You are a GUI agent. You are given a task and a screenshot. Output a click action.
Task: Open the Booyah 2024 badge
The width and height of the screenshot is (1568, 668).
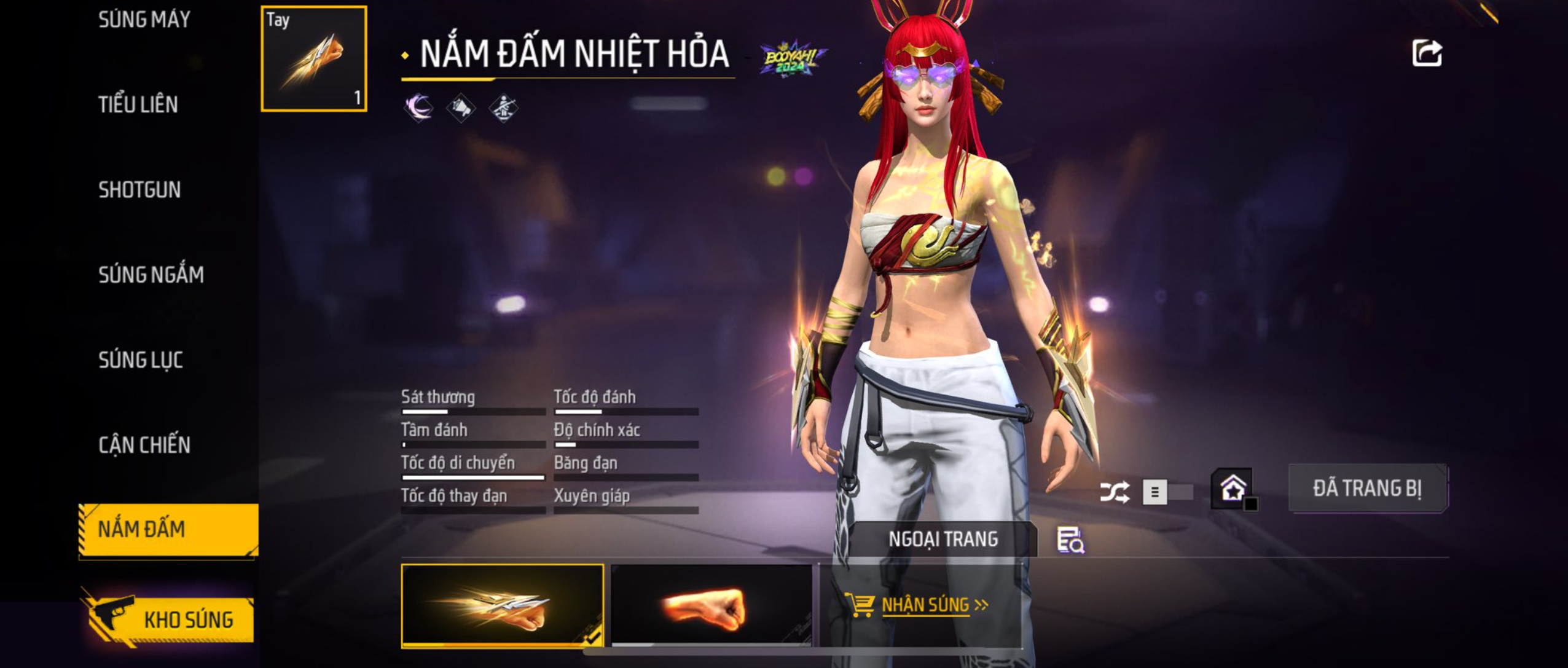[792, 60]
